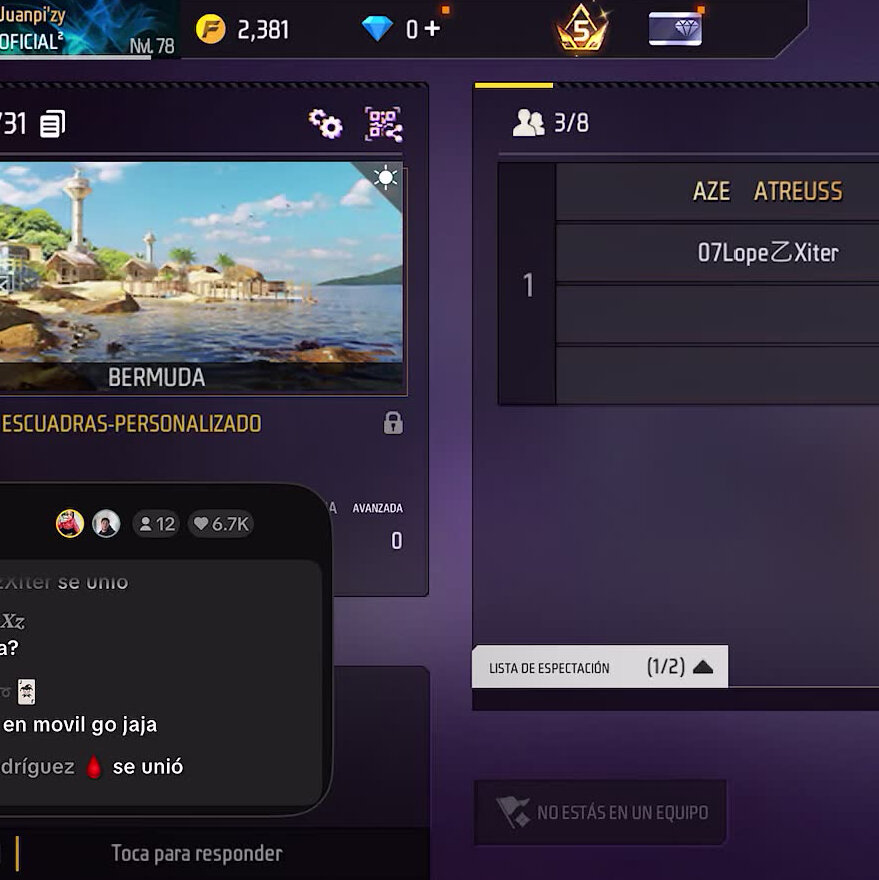
Task: Open the gold rank 5 badge
Action: click(582, 29)
